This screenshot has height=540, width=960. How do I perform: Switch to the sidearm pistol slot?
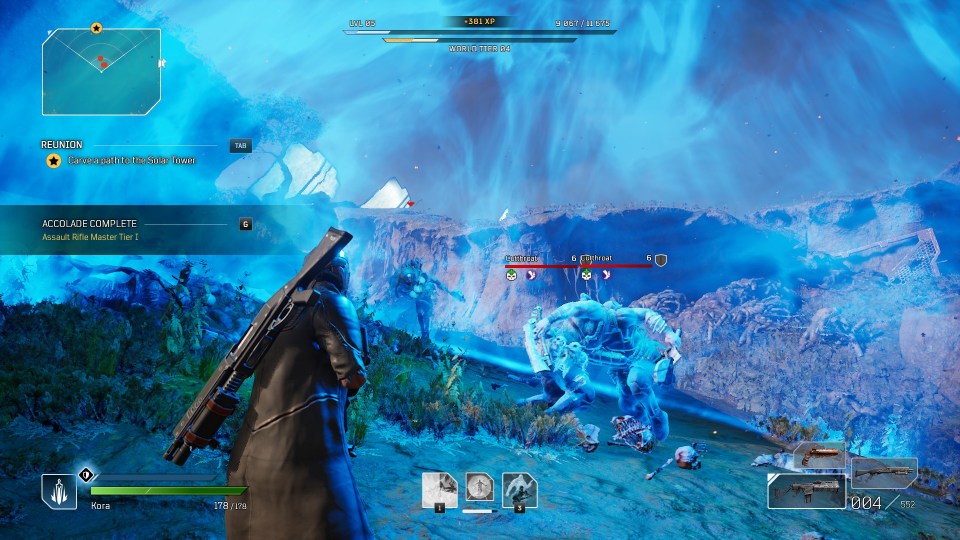820,456
